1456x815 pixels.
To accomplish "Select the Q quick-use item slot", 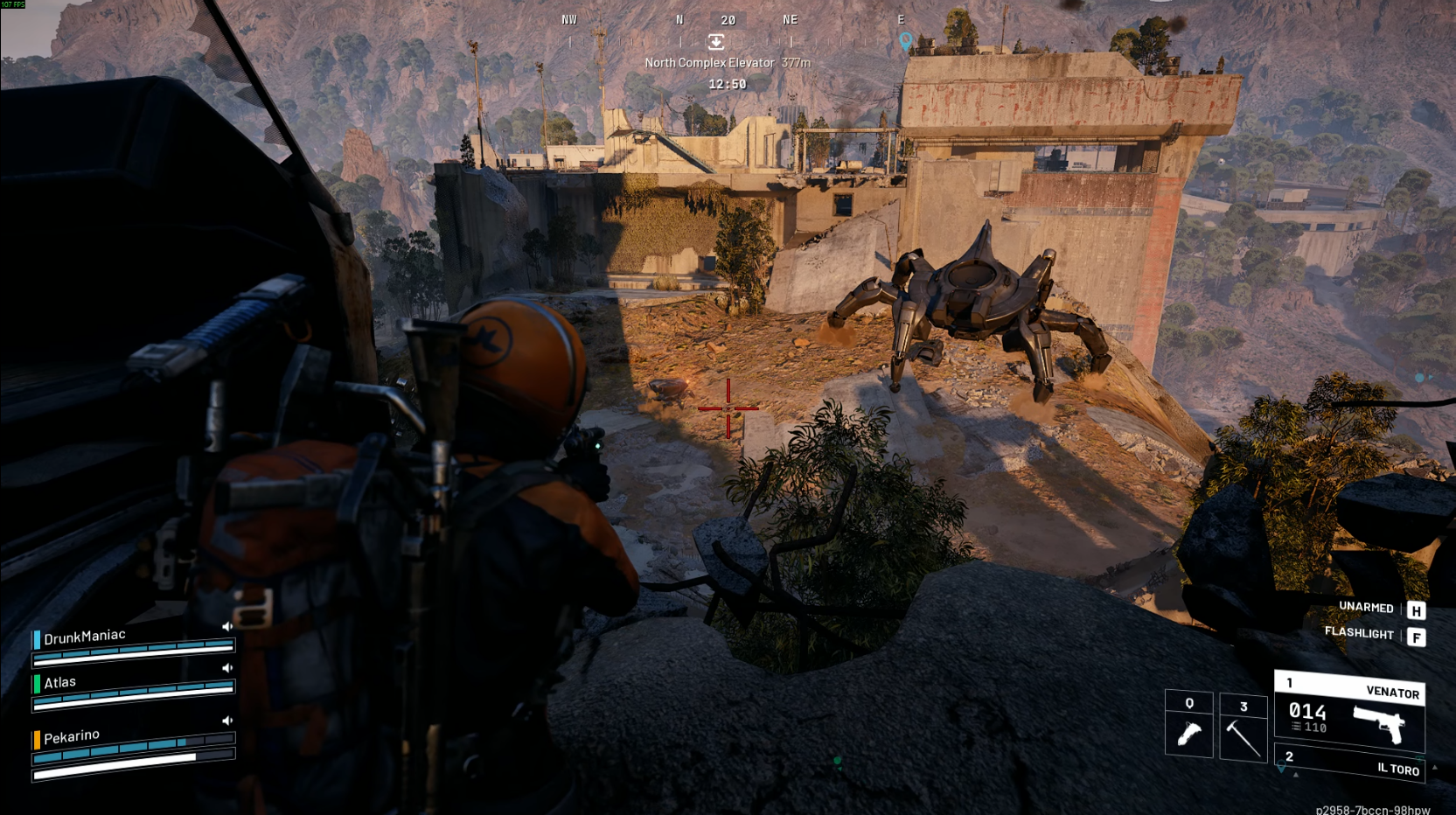I will click(1188, 724).
